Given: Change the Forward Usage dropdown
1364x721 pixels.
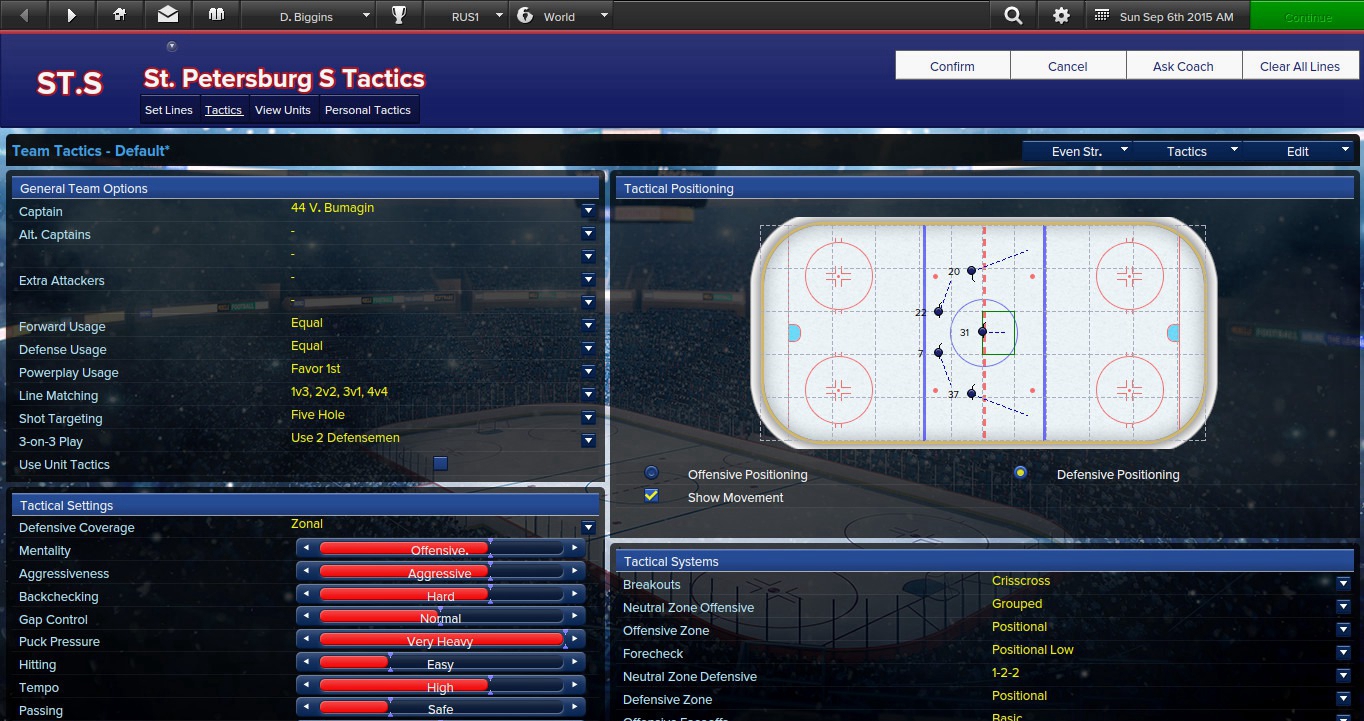Looking at the screenshot, I should (588, 326).
